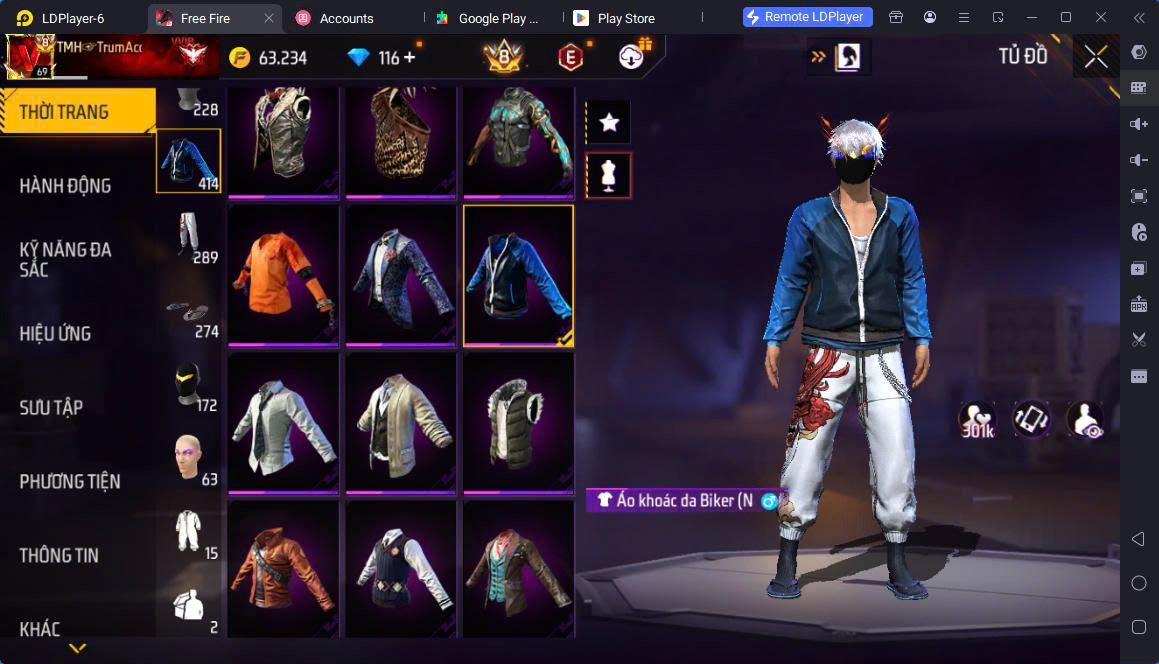Image resolution: width=1159 pixels, height=664 pixels.
Task: Click the star favorites filter
Action: pyautogui.click(x=609, y=122)
